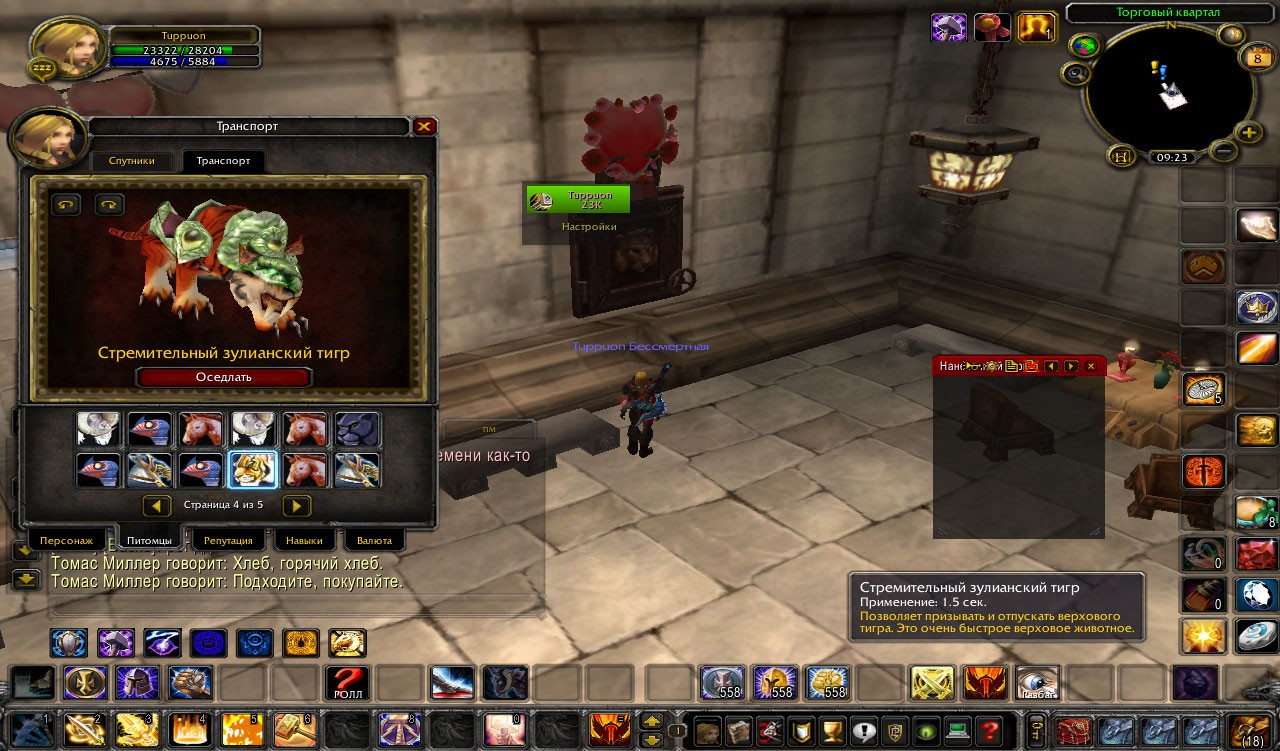Switch to the Репутация tab
This screenshot has height=751, width=1280.
point(228,540)
